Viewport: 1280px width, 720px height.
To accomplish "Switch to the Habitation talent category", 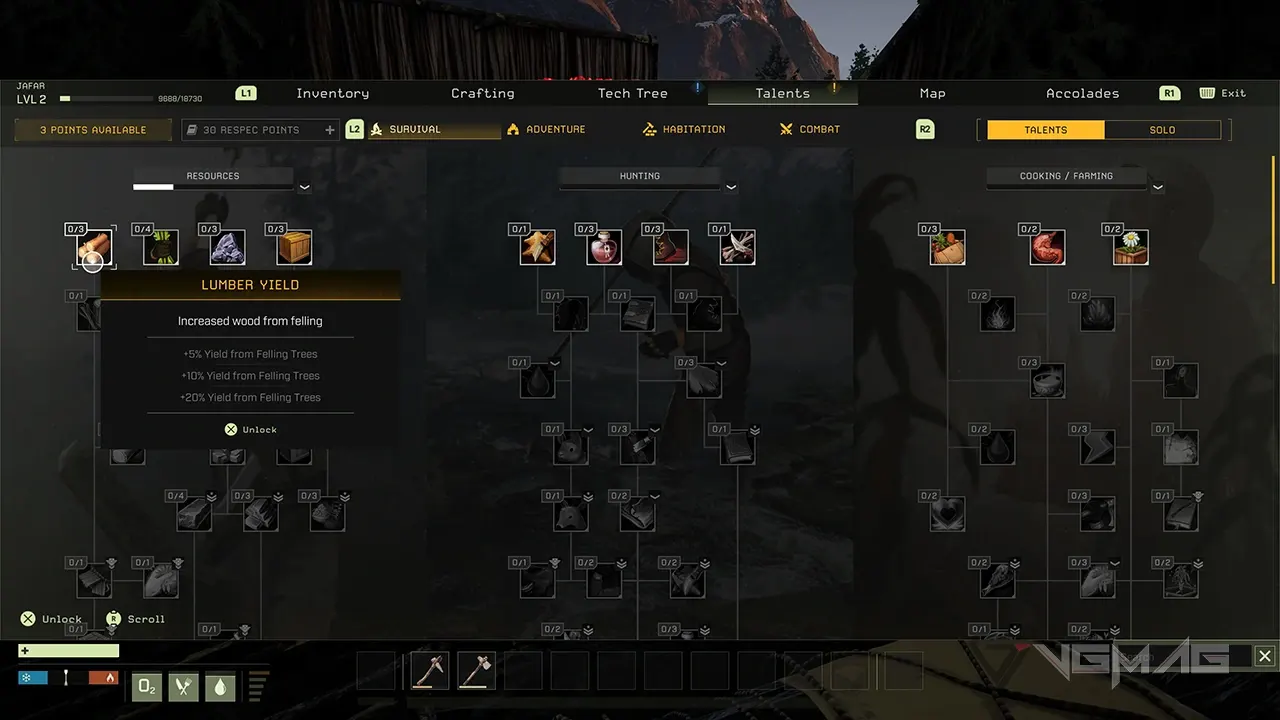I will click(x=684, y=129).
